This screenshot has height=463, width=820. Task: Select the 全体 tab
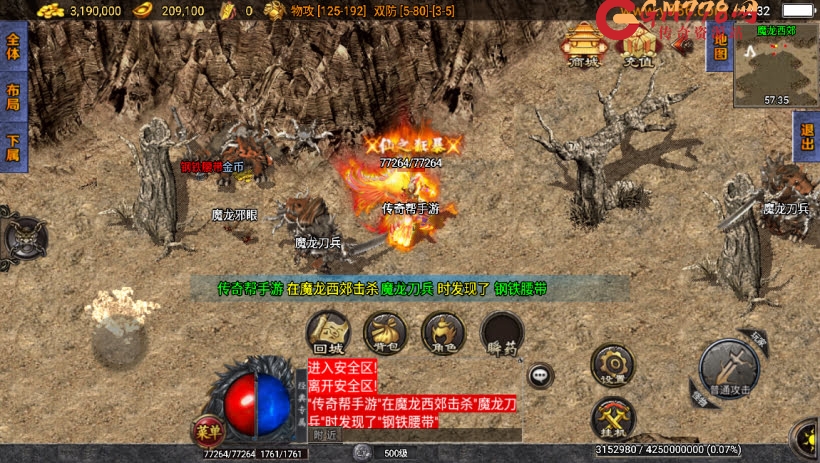(13, 49)
